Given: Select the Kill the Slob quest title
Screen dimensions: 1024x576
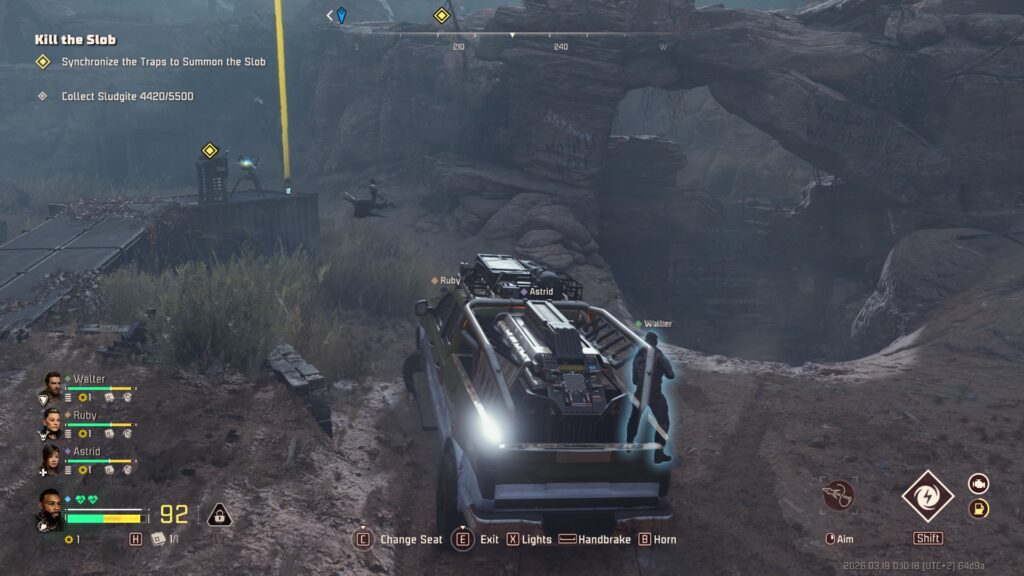Looking at the screenshot, I should tap(75, 40).
